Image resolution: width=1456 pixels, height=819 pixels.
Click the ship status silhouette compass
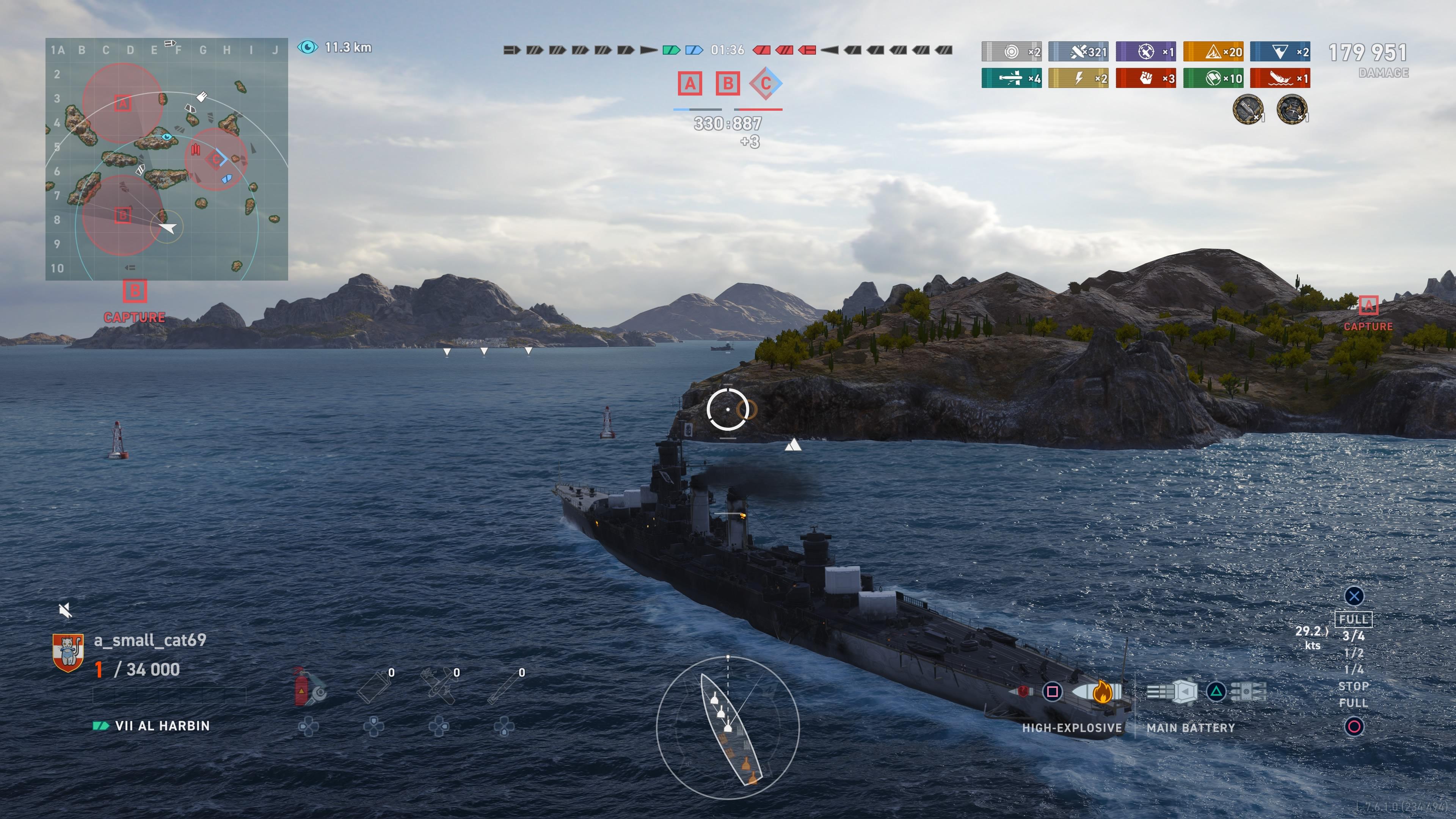728,728
